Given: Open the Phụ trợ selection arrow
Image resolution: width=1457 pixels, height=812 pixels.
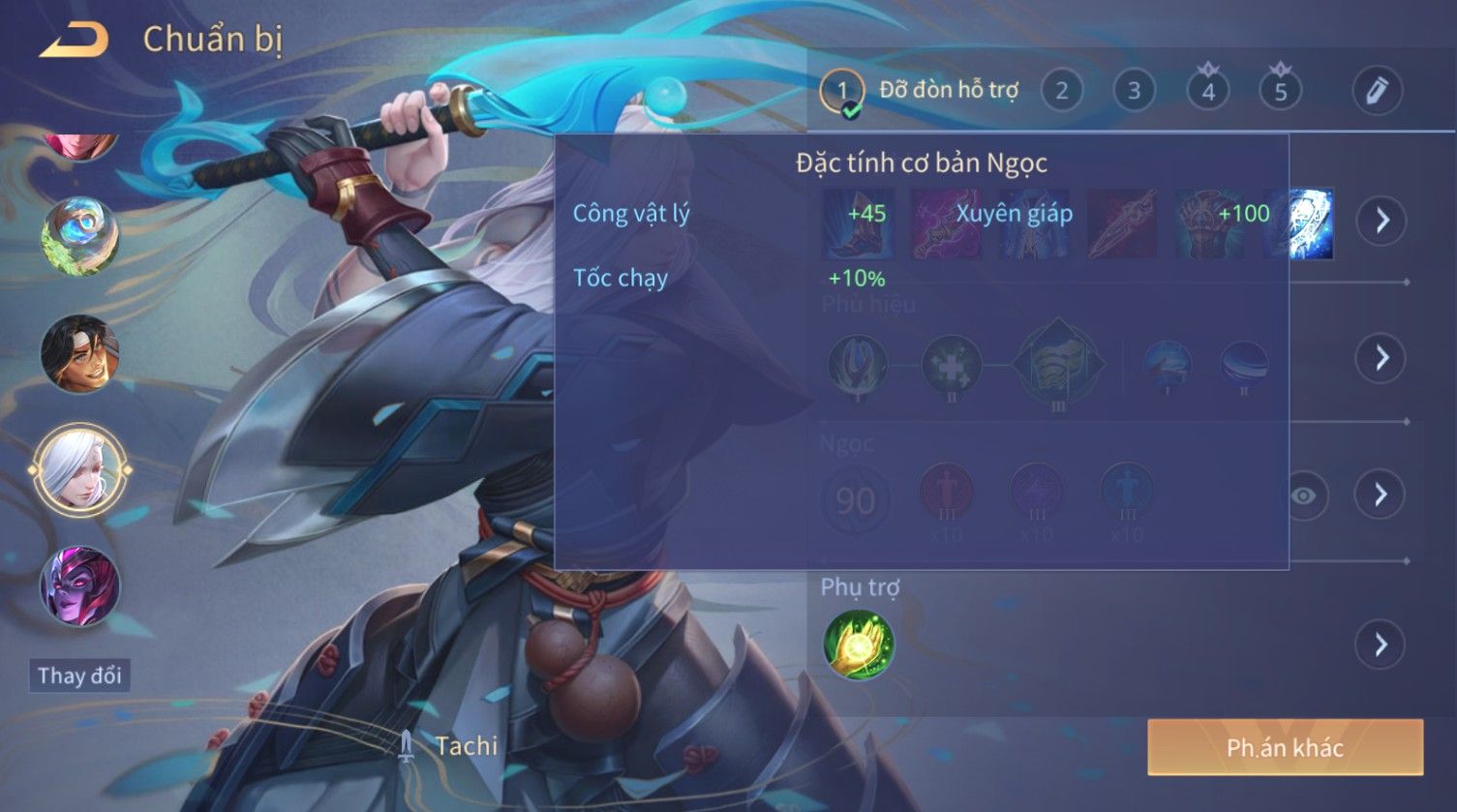Looking at the screenshot, I should [1381, 645].
